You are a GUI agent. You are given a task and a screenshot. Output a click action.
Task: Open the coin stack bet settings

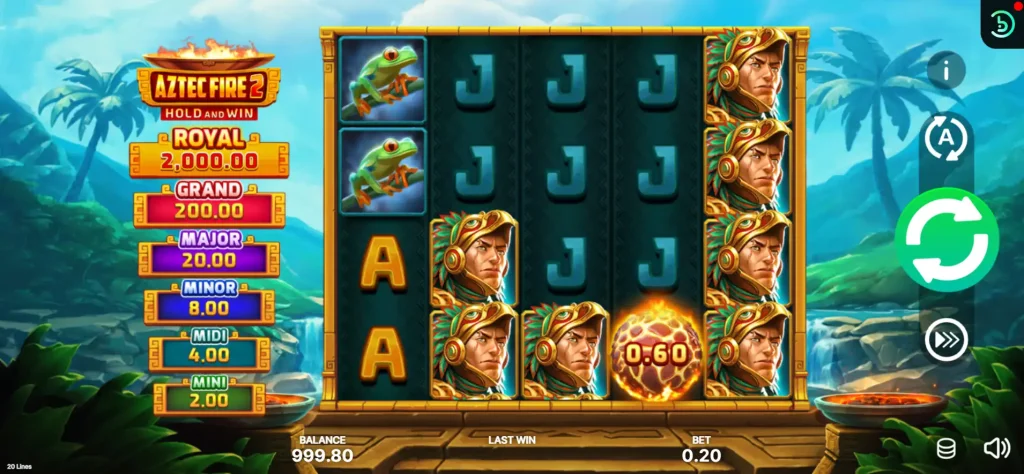click(x=945, y=448)
